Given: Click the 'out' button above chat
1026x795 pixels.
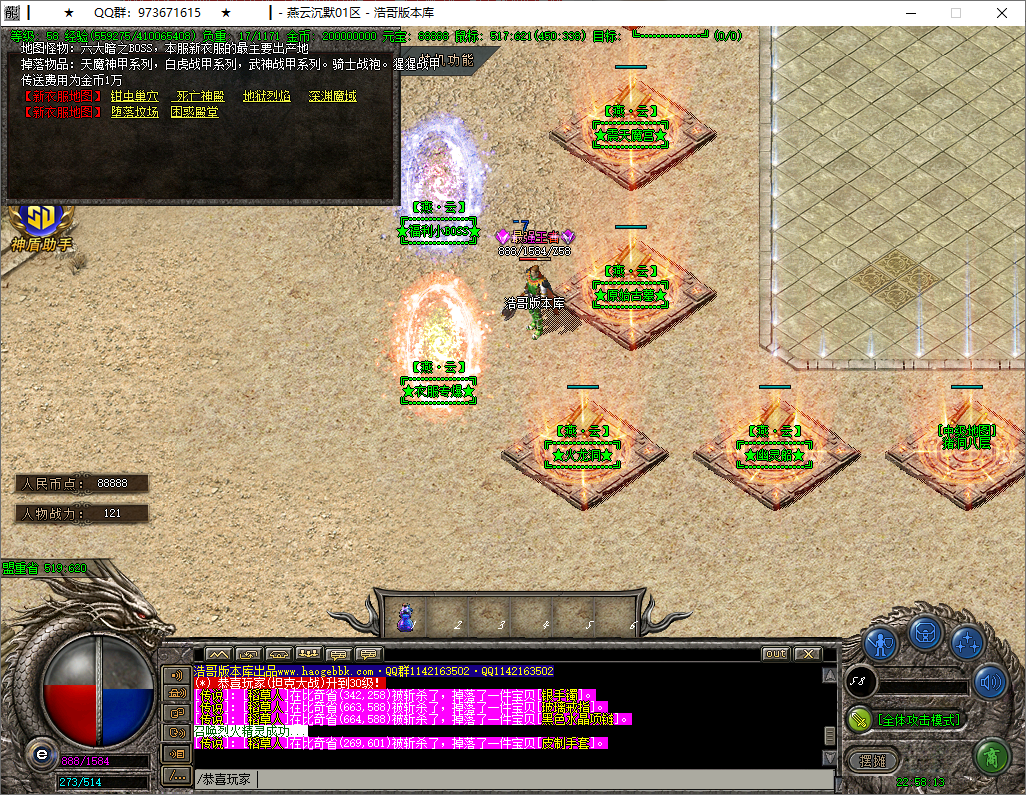Looking at the screenshot, I should click(776, 654).
